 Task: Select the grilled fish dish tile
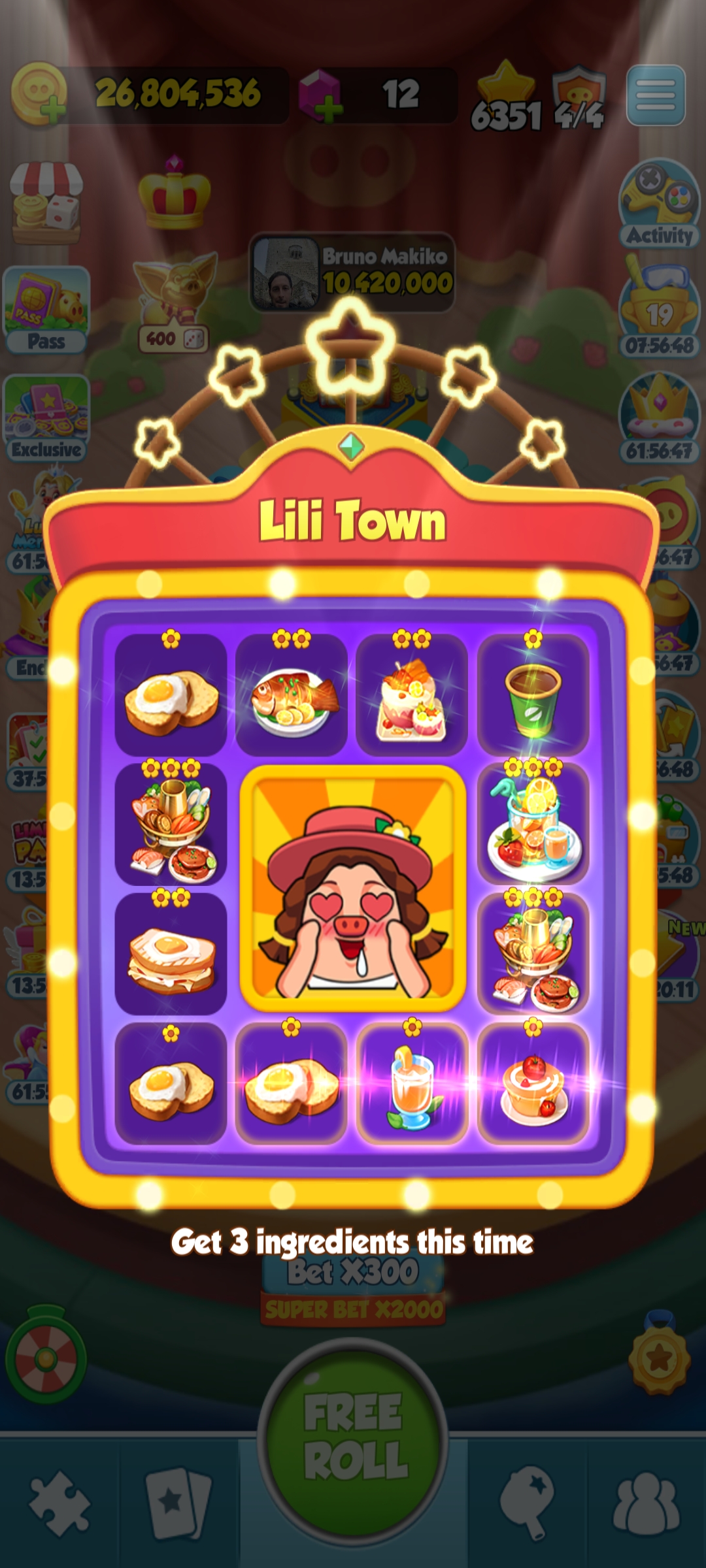coord(292,695)
